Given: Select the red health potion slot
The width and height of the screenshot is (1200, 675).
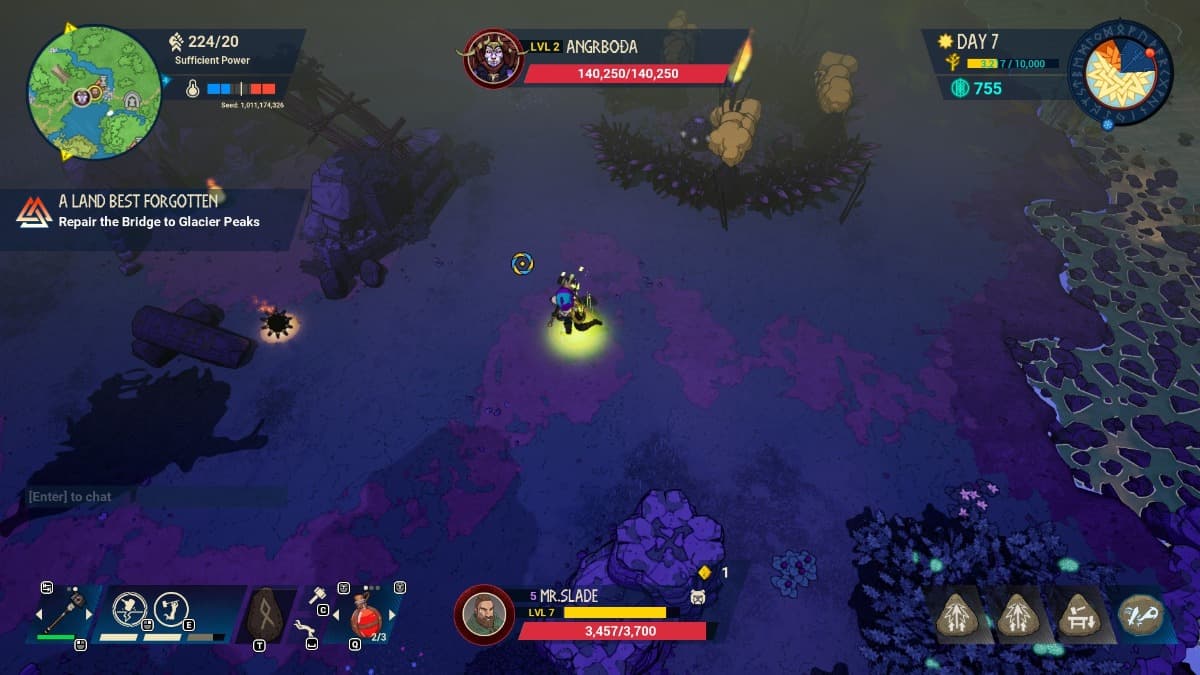Looking at the screenshot, I should [x=366, y=615].
